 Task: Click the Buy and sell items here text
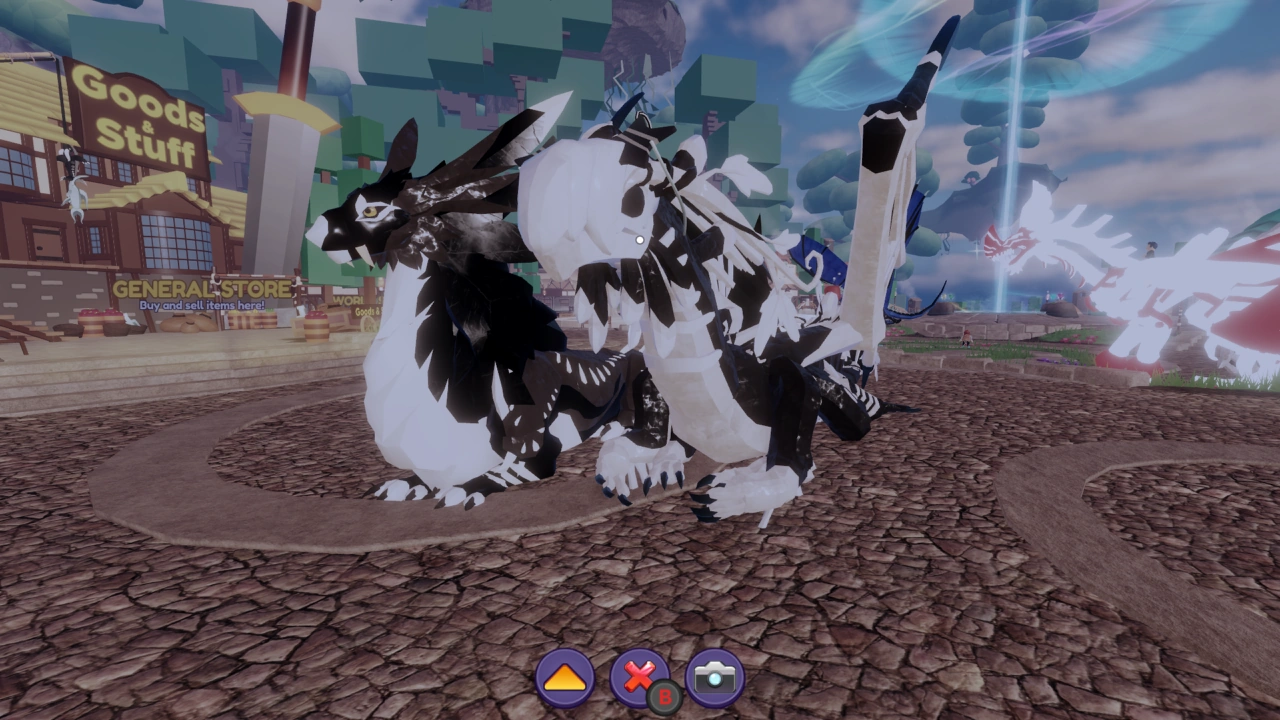(203, 303)
